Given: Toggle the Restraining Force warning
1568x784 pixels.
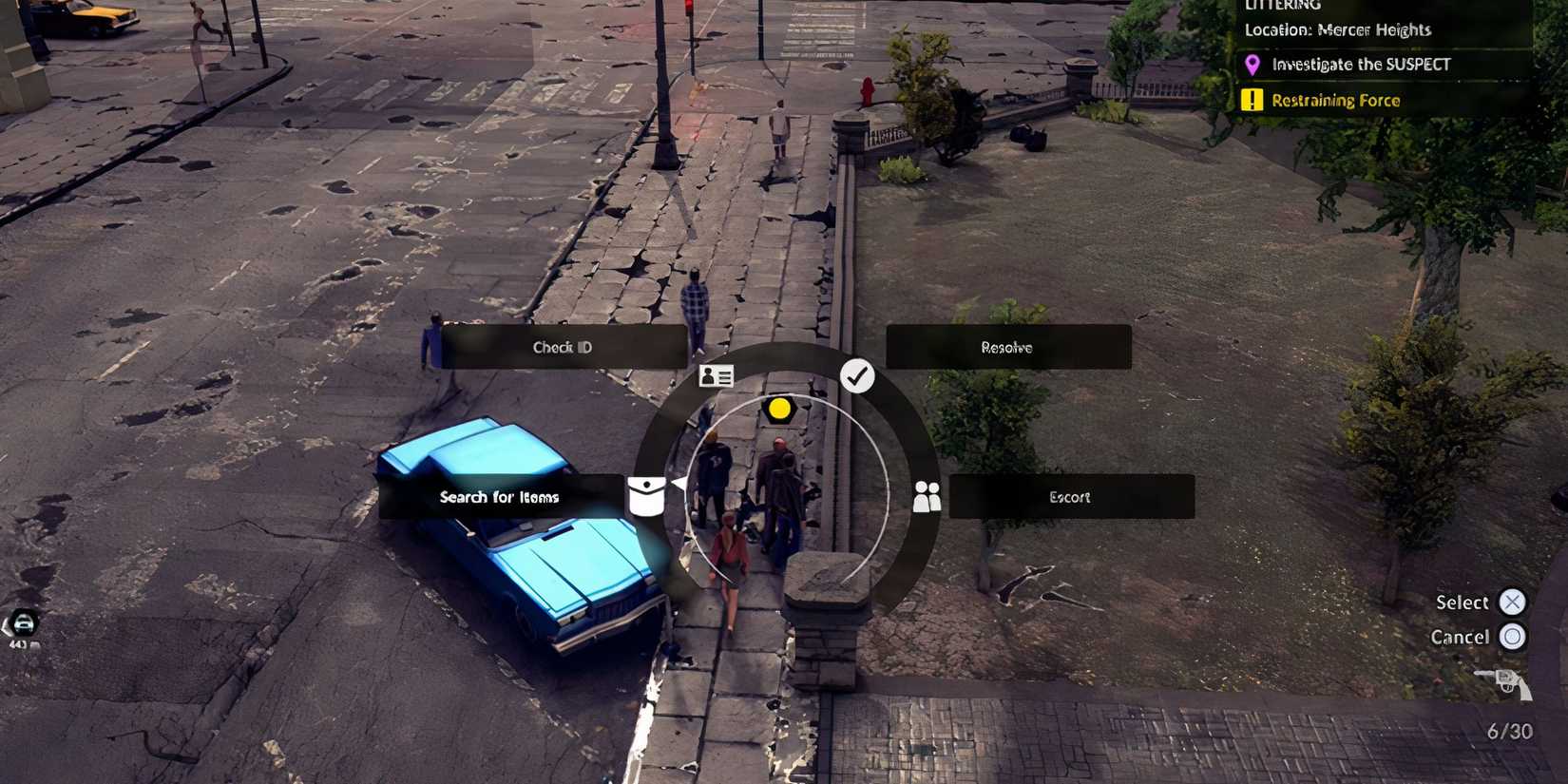Looking at the screenshot, I should (x=1335, y=100).
